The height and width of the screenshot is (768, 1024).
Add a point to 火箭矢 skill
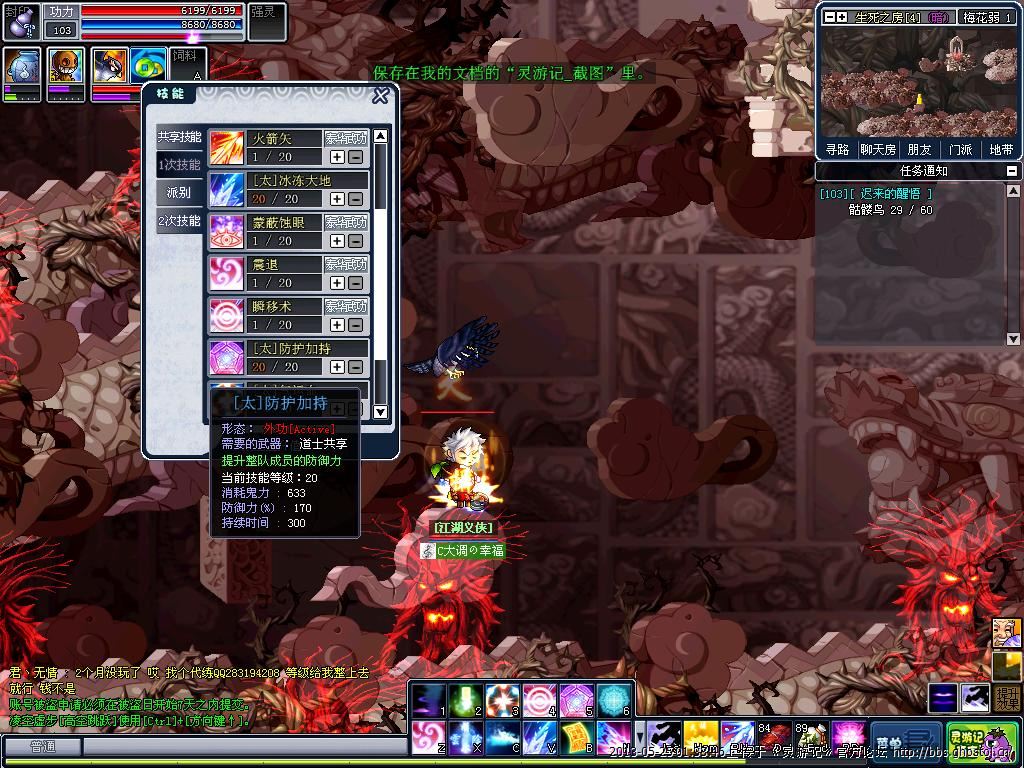(337, 157)
